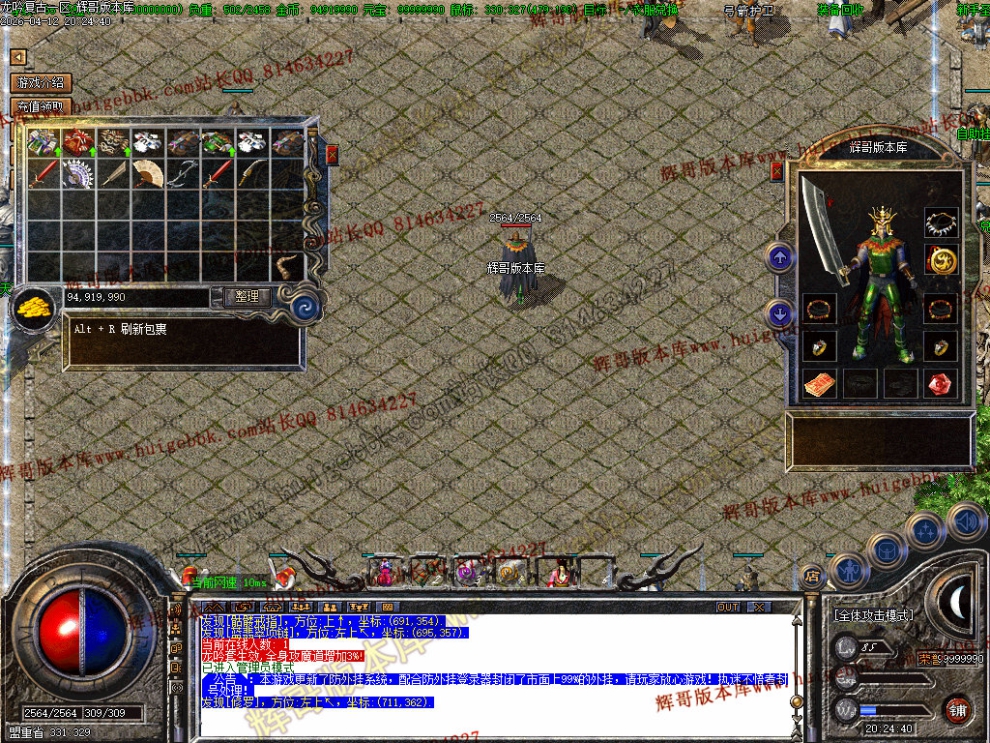Go to previous page with up arrow button

pyautogui.click(x=780, y=258)
